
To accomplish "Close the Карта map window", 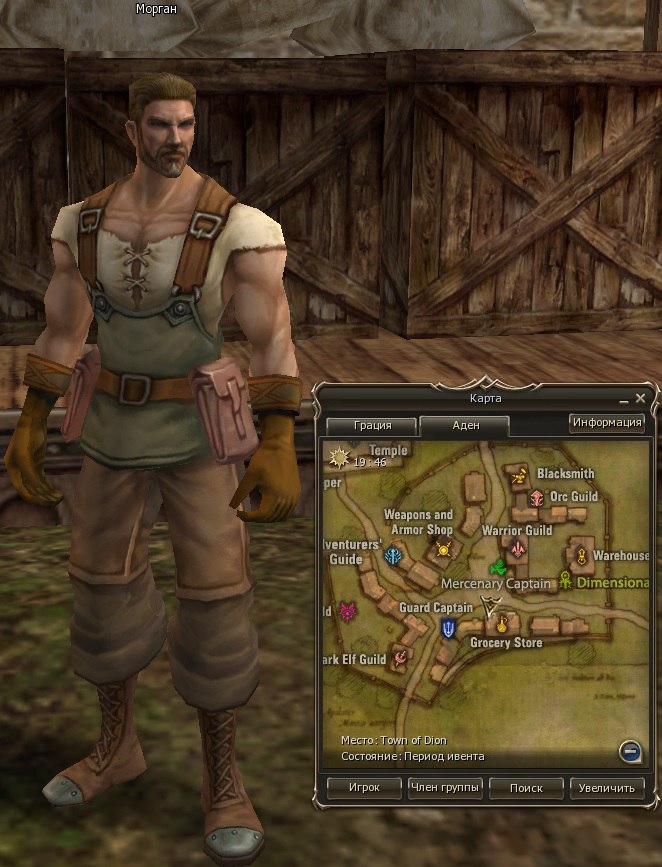I will (x=641, y=398).
